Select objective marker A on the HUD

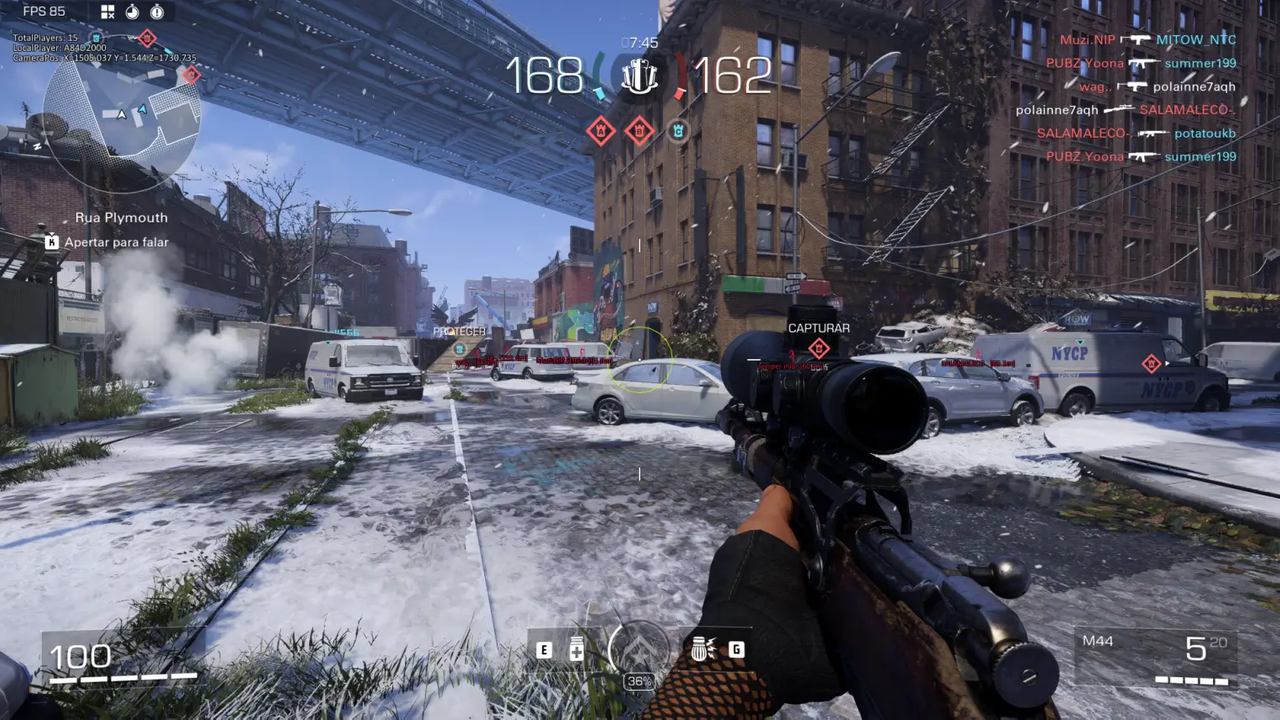click(x=600, y=131)
